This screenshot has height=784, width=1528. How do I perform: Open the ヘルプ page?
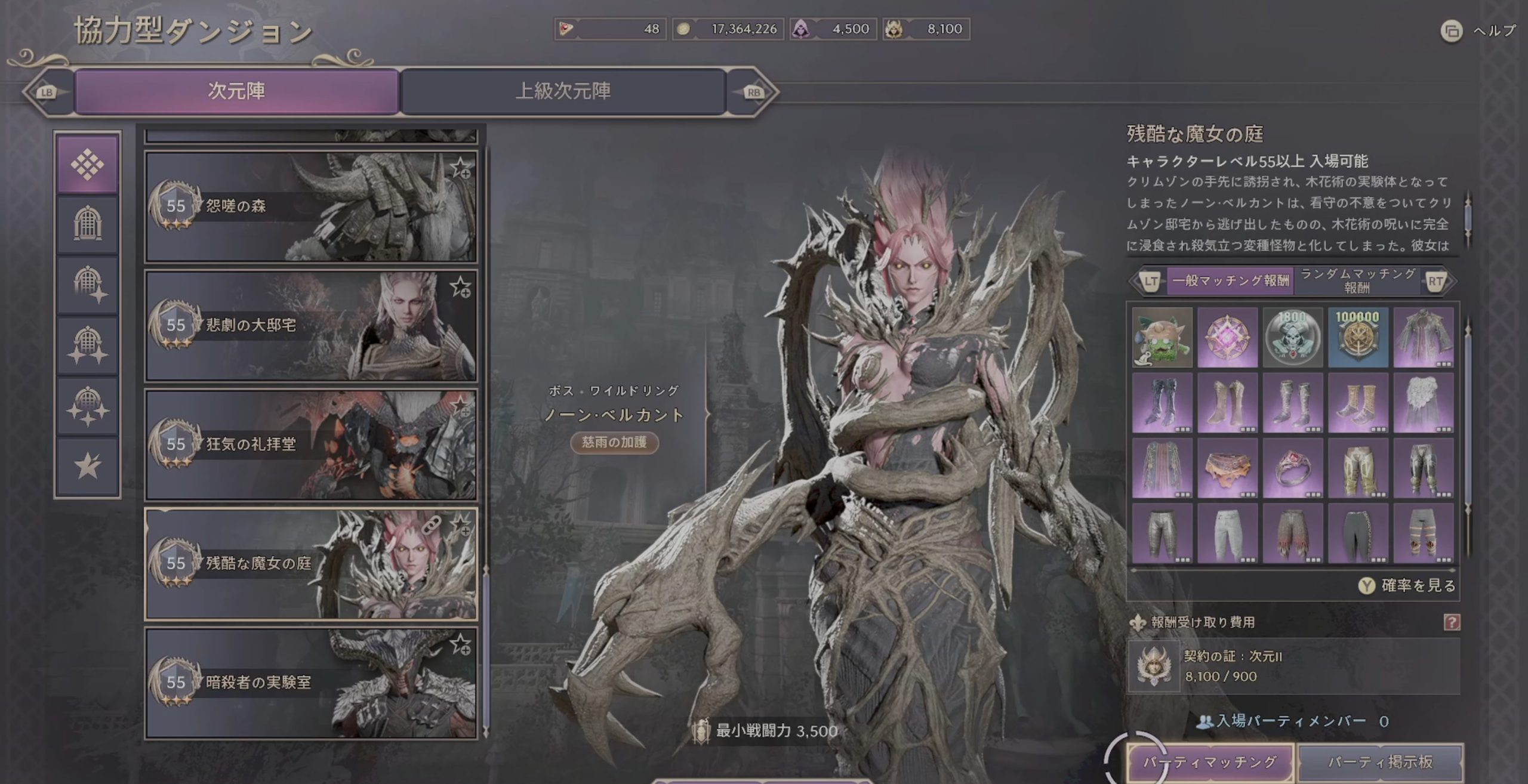(1479, 30)
